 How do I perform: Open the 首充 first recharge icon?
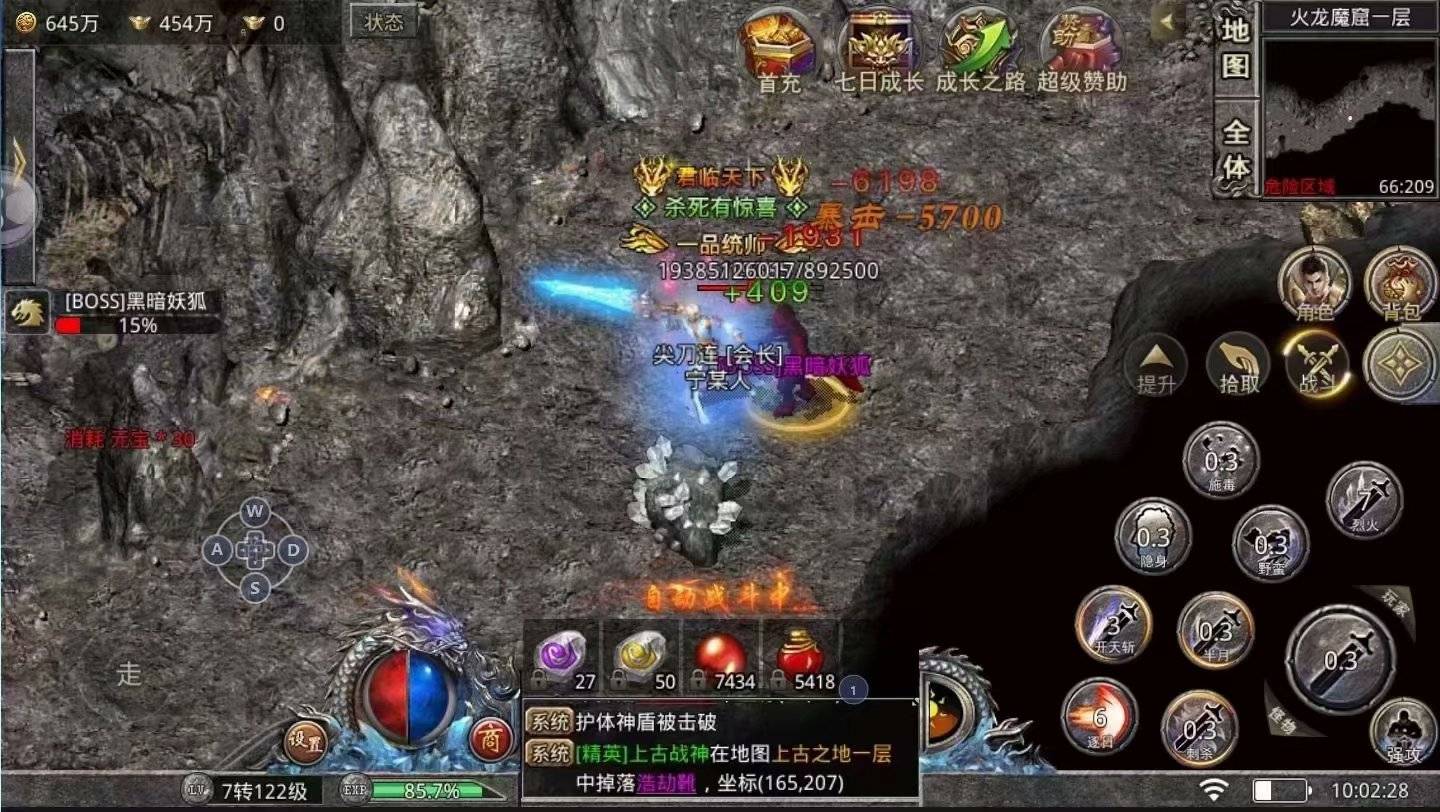click(x=777, y=45)
